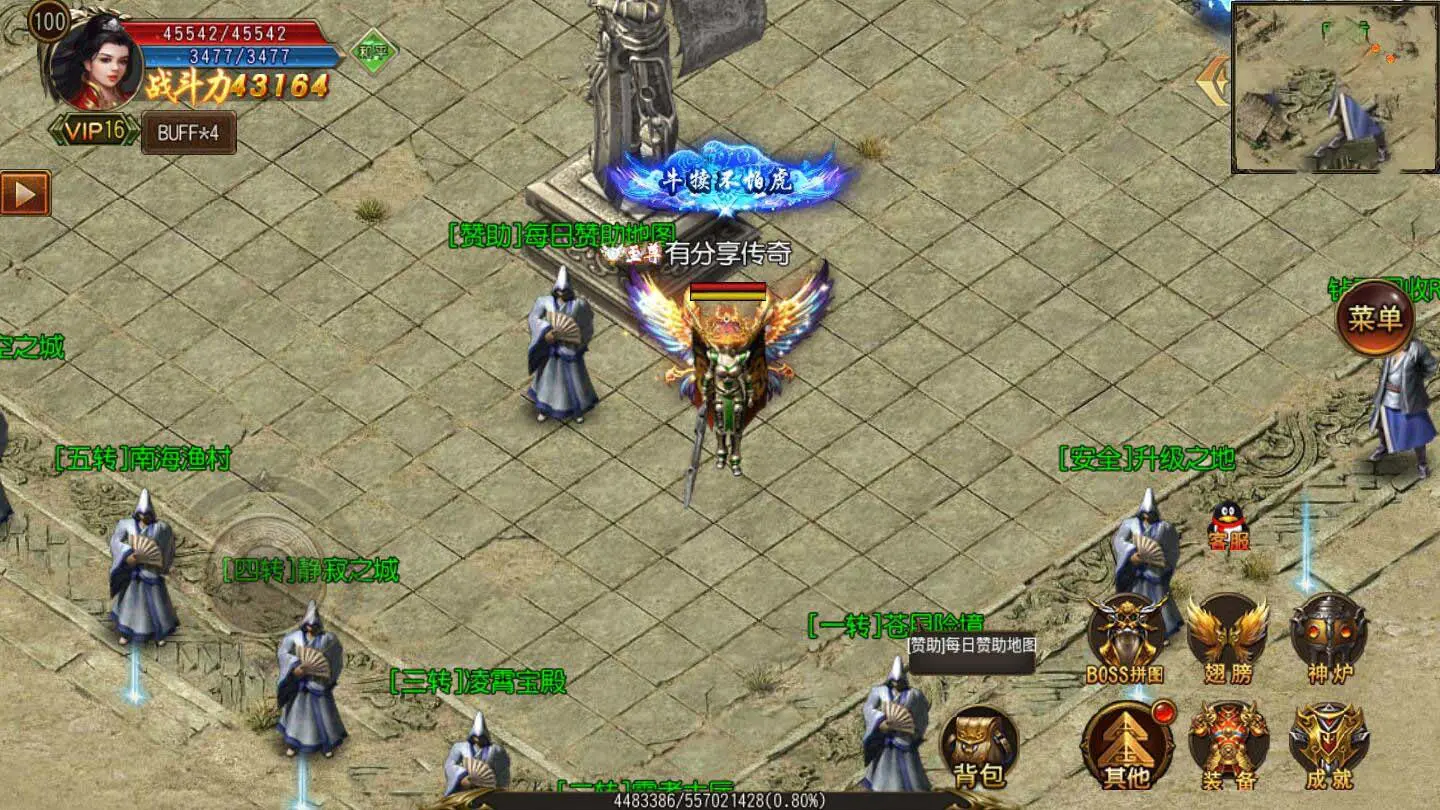1440x810 pixels.
Task: Open the 翅膀 wings menu
Action: pyautogui.click(x=1227, y=637)
